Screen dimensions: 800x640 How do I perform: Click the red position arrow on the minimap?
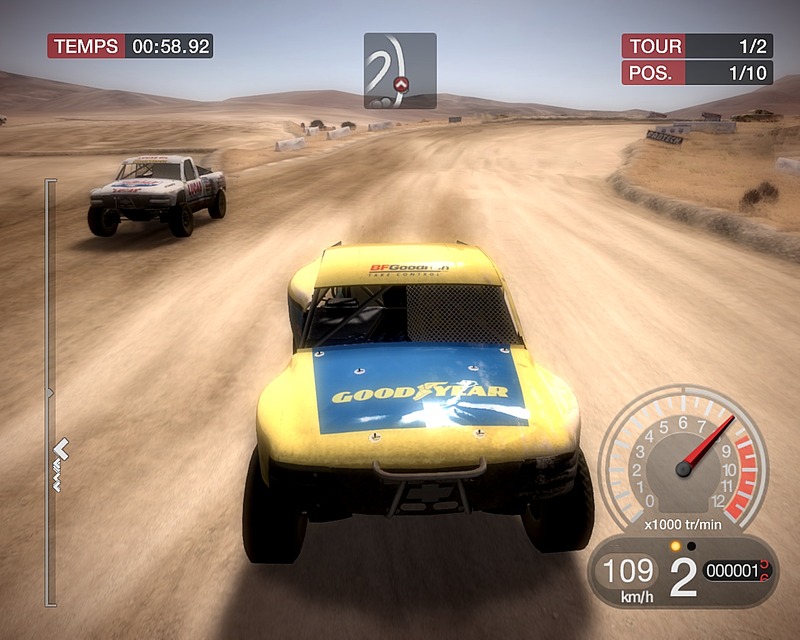click(402, 83)
